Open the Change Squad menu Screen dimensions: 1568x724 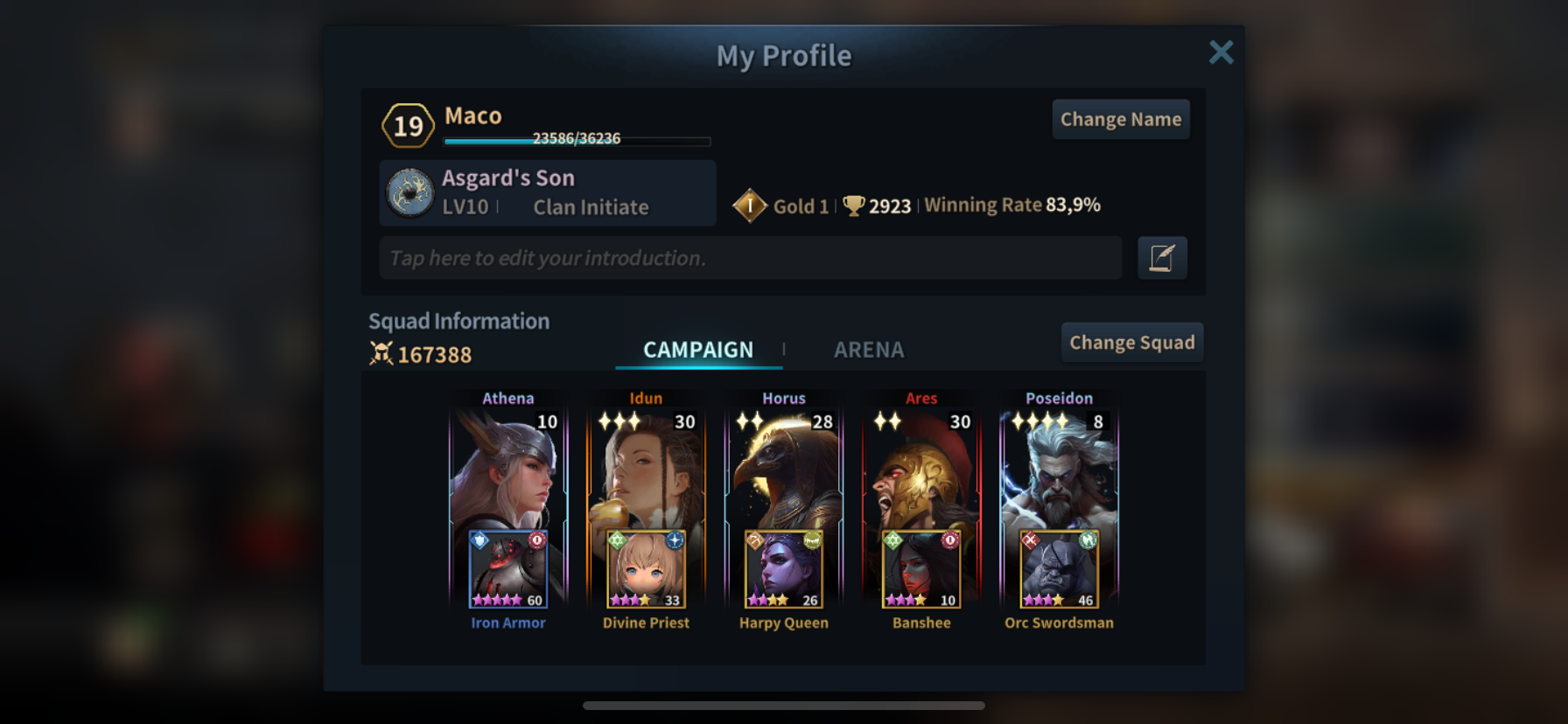(1131, 343)
